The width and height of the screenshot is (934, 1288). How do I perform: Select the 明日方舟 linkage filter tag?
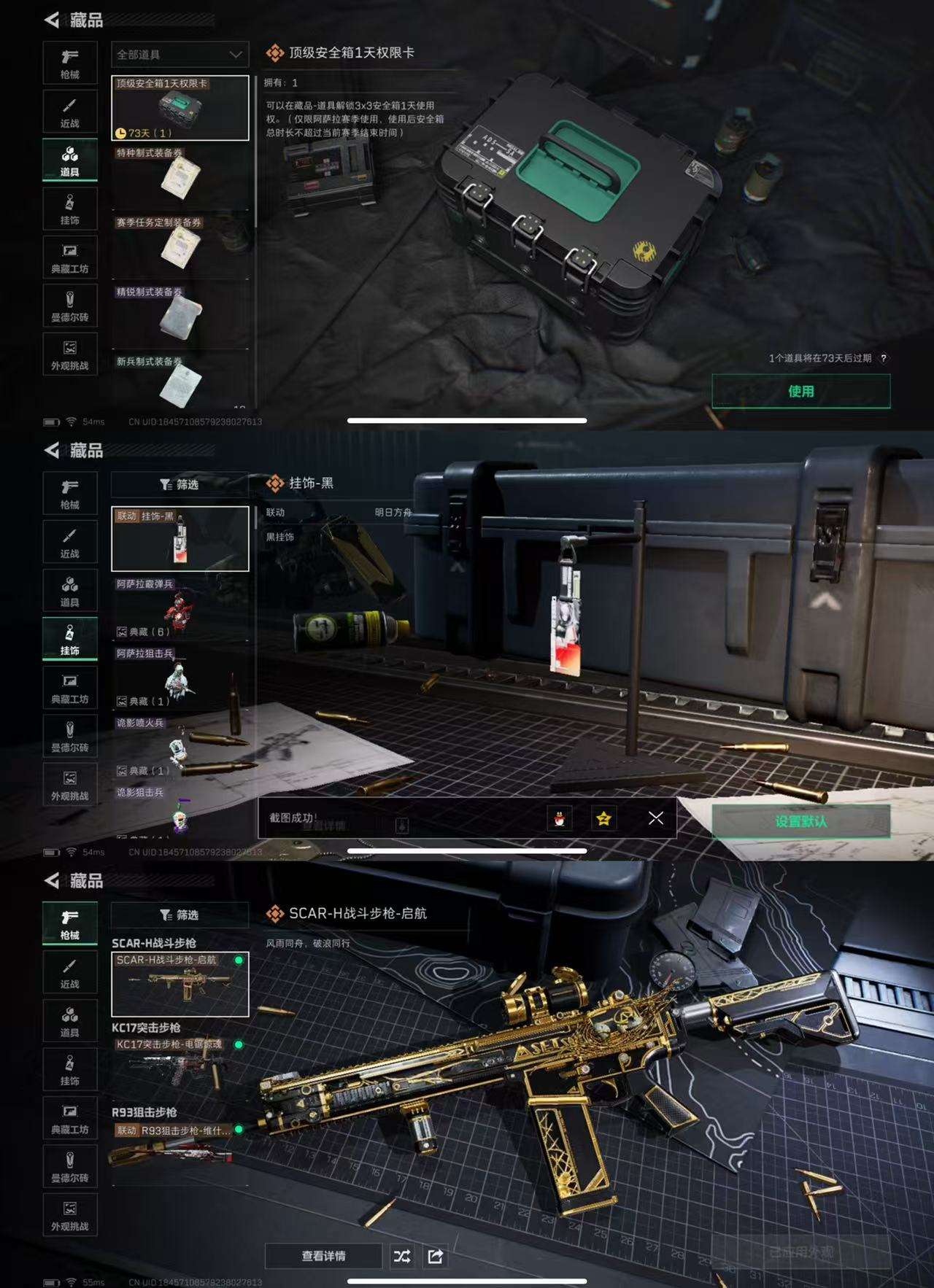tap(393, 514)
